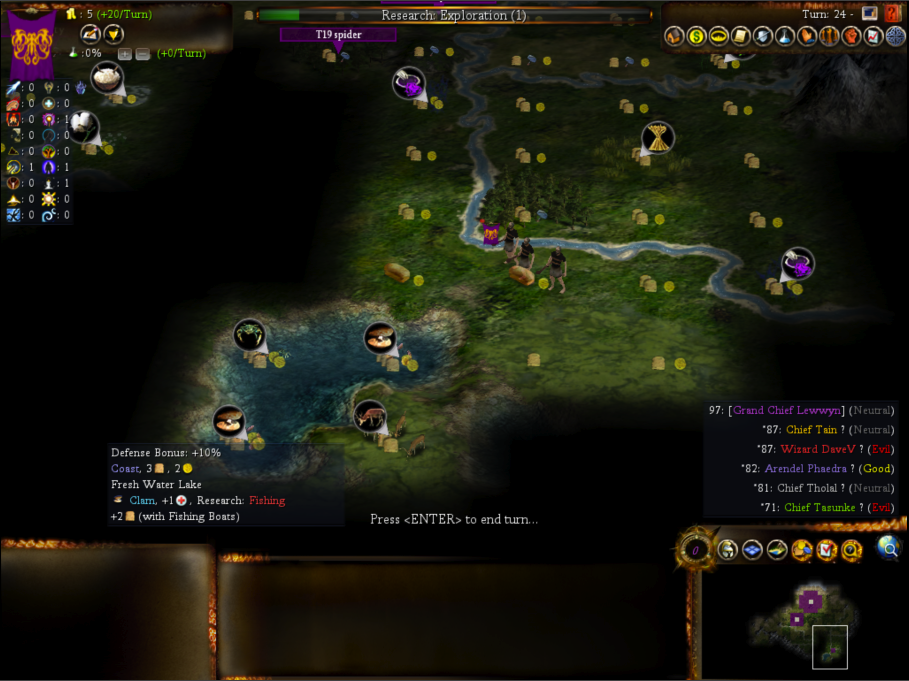Decrease research rate with the minus button
Screen dimensions: 909x681
pyautogui.click(x=143, y=53)
